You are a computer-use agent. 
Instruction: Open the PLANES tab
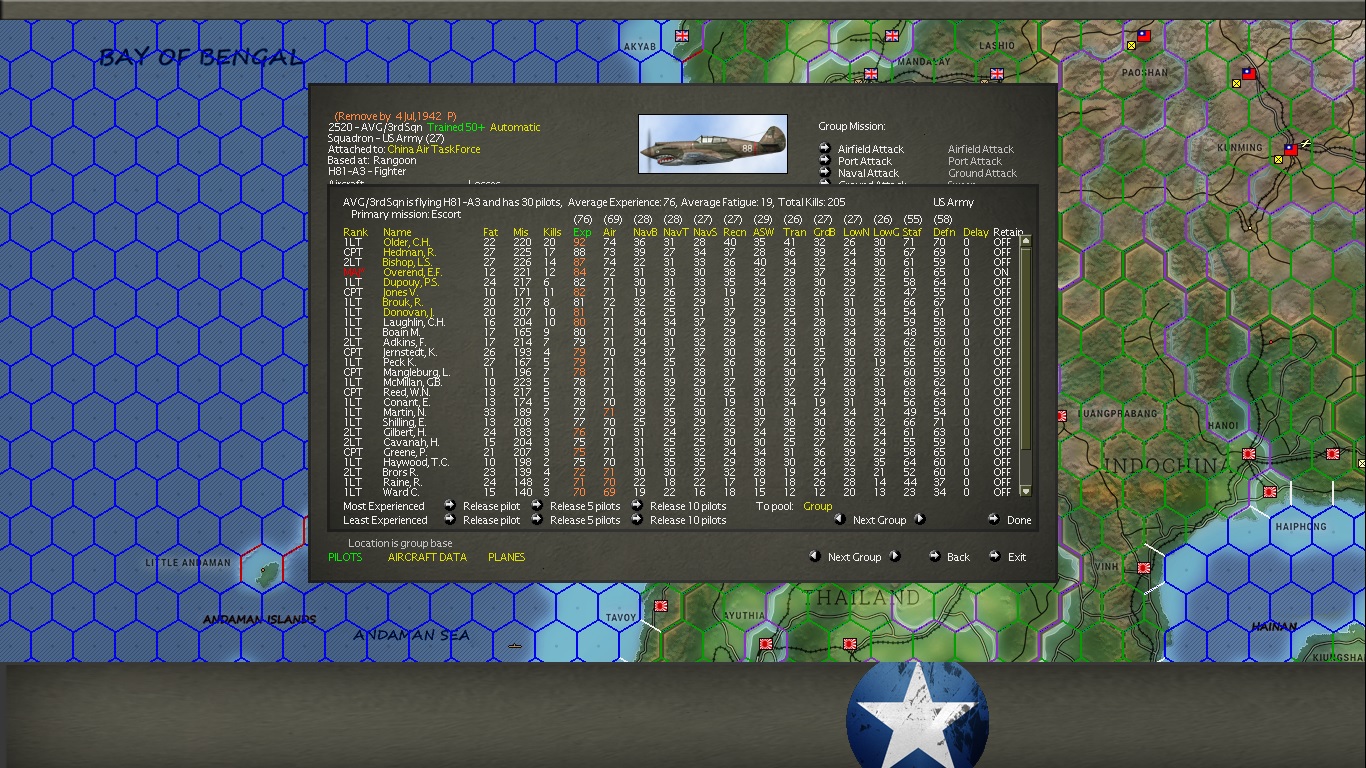(x=506, y=557)
